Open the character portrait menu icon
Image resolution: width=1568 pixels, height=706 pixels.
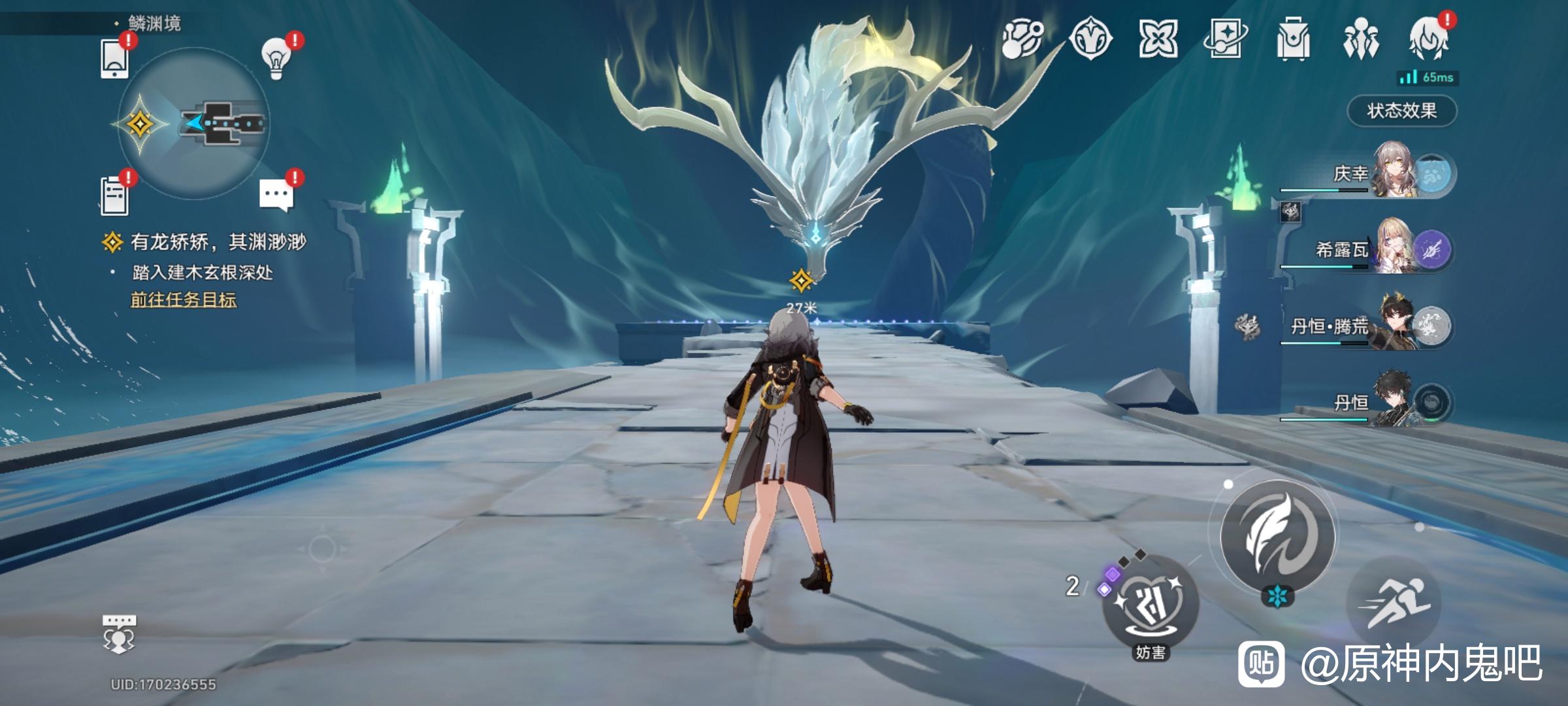coord(1429,39)
